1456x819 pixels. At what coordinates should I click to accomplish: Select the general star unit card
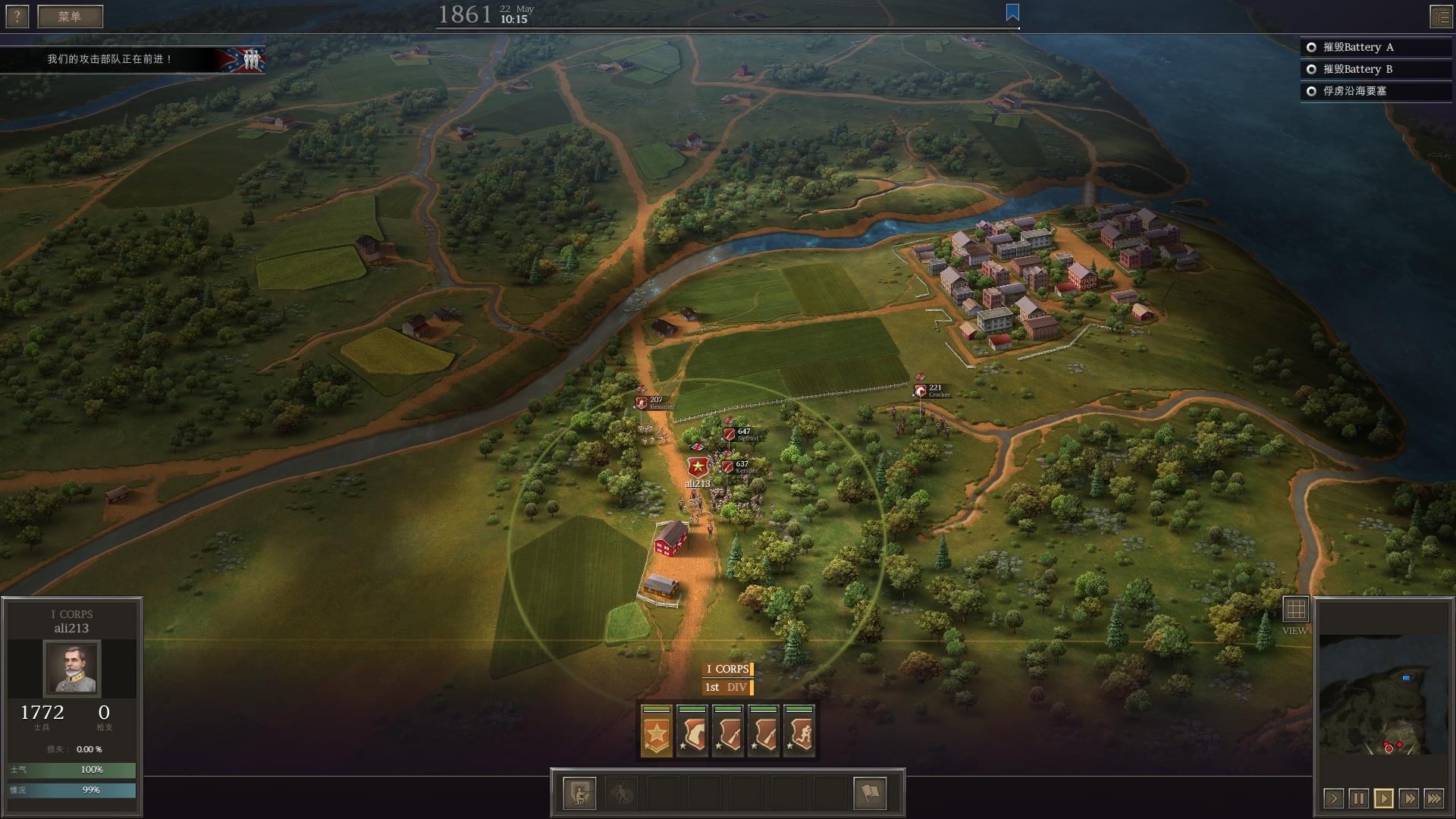657,732
